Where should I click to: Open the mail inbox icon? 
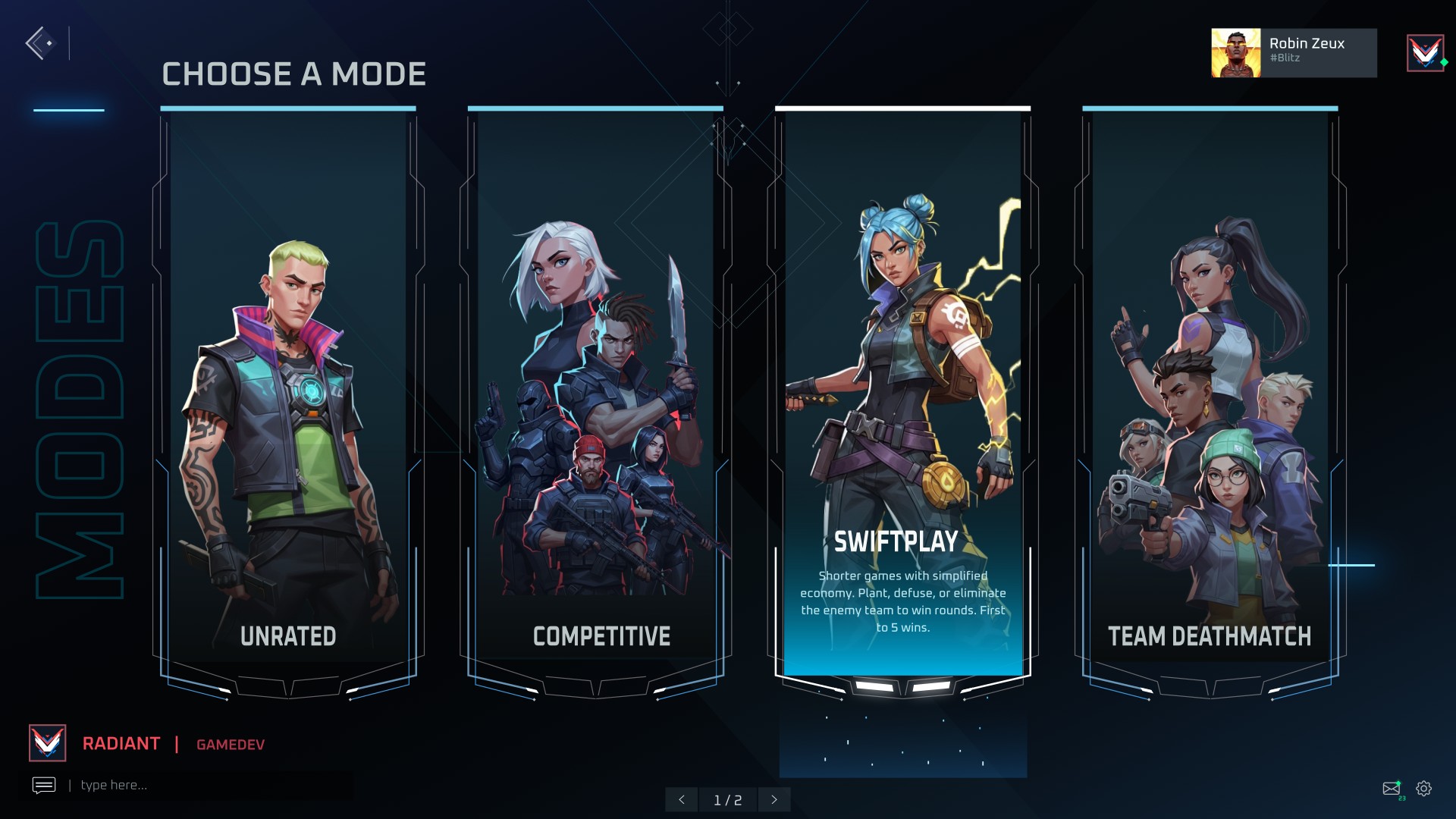pyautogui.click(x=1391, y=789)
